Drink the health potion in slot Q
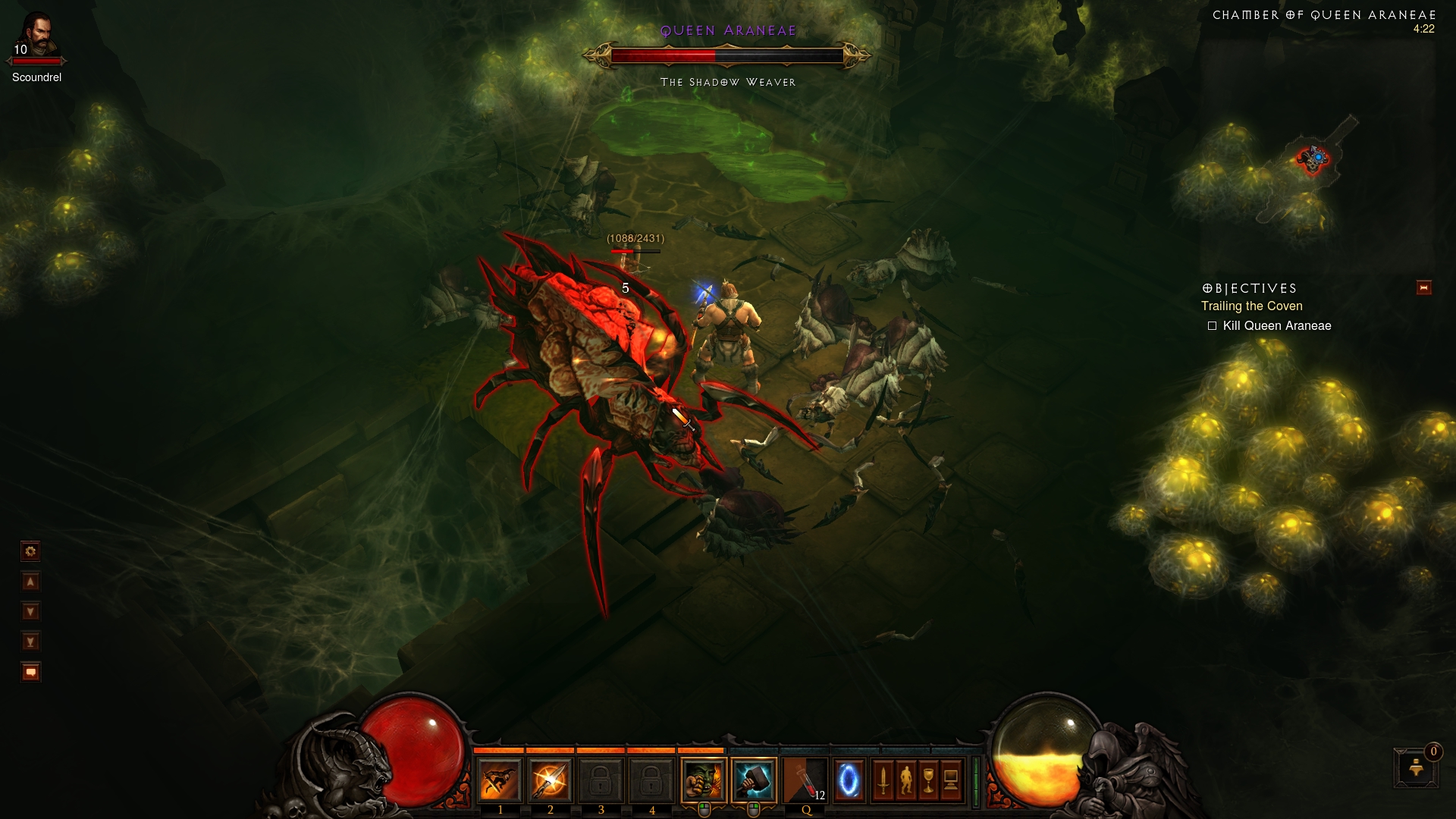The width and height of the screenshot is (1456, 819). 805,780
